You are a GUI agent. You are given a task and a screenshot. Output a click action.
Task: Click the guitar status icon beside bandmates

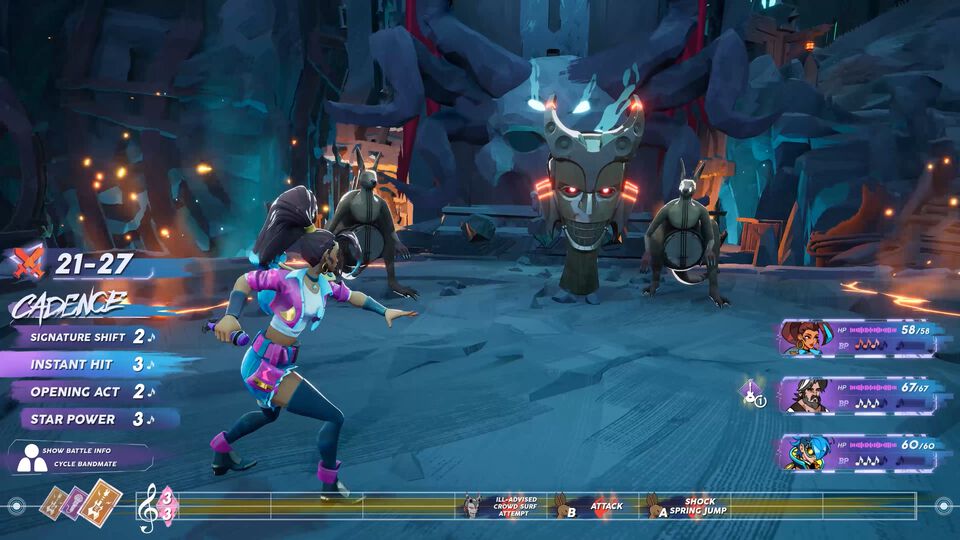[x=751, y=394]
